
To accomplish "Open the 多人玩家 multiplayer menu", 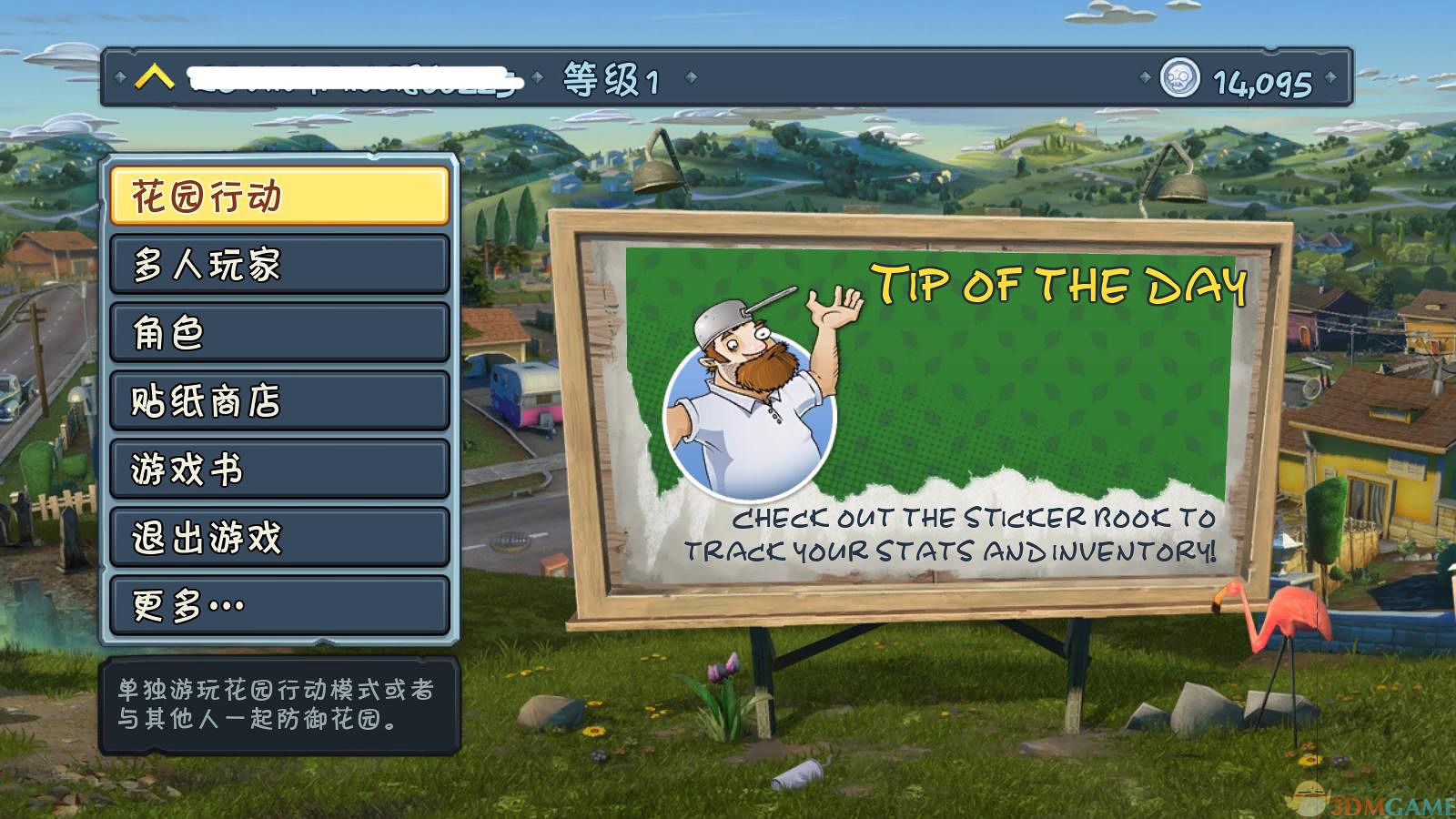I will point(279,264).
